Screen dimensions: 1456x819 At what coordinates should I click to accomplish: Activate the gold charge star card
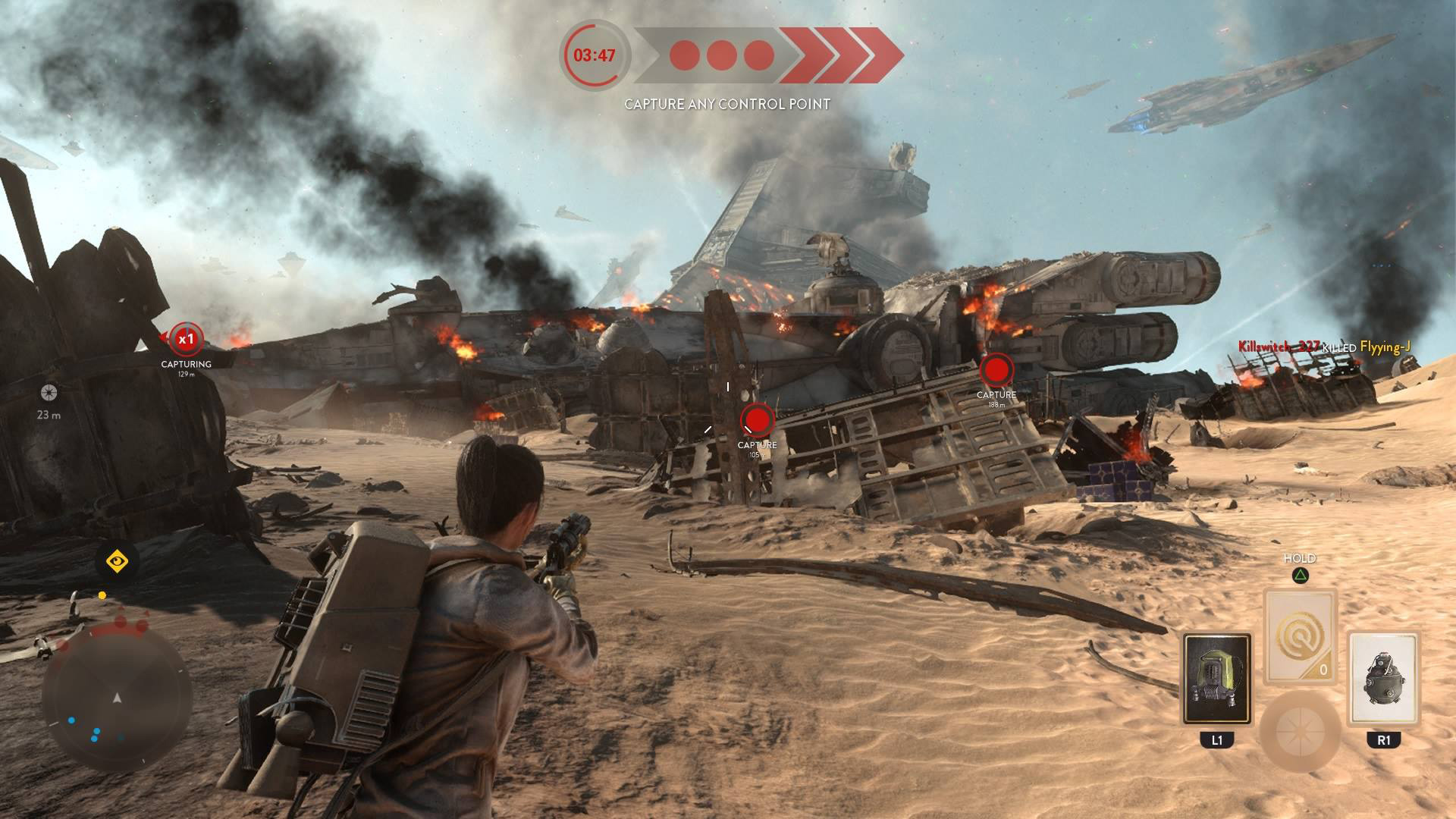1300,635
